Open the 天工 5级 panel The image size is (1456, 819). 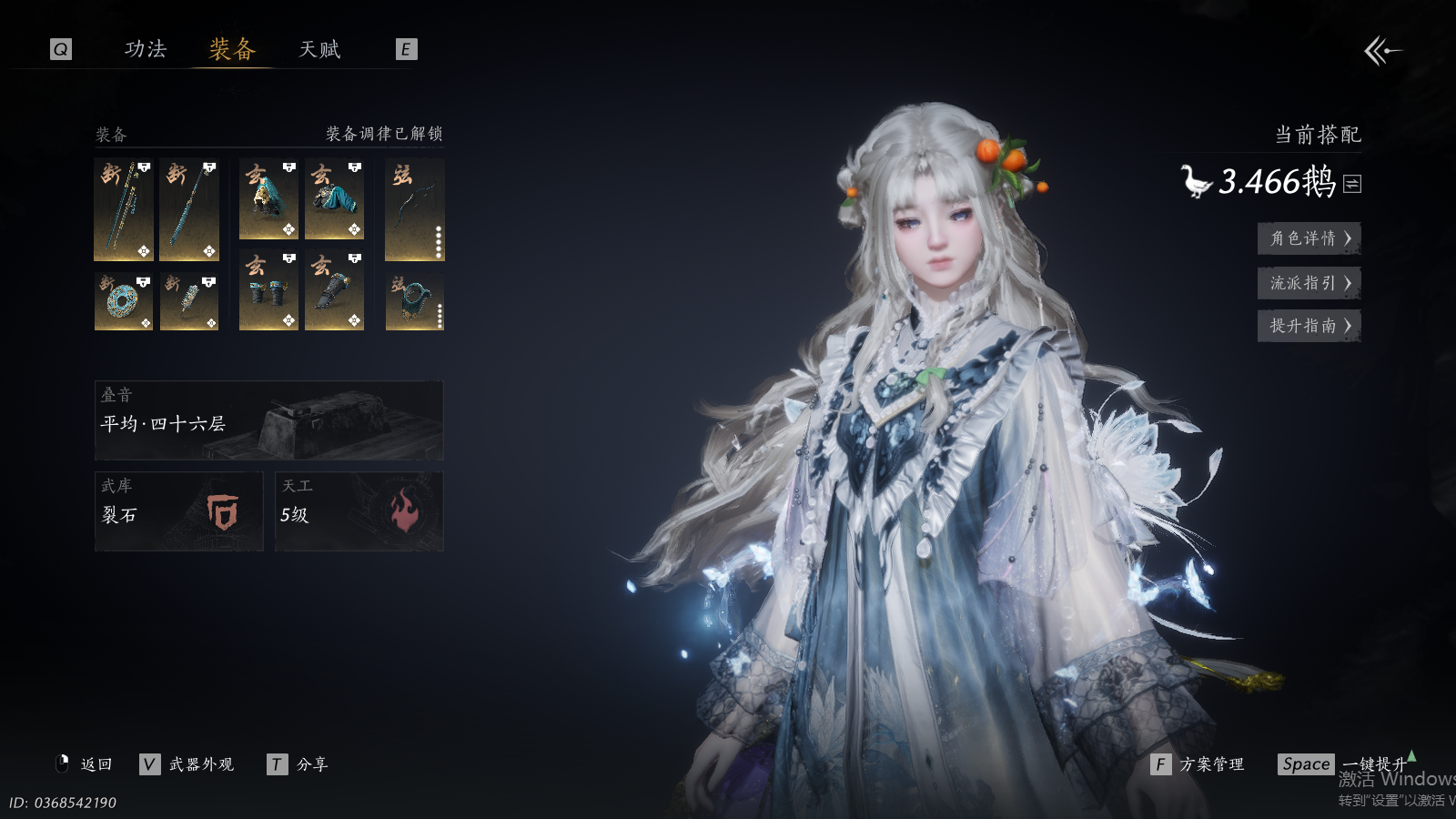(x=359, y=511)
